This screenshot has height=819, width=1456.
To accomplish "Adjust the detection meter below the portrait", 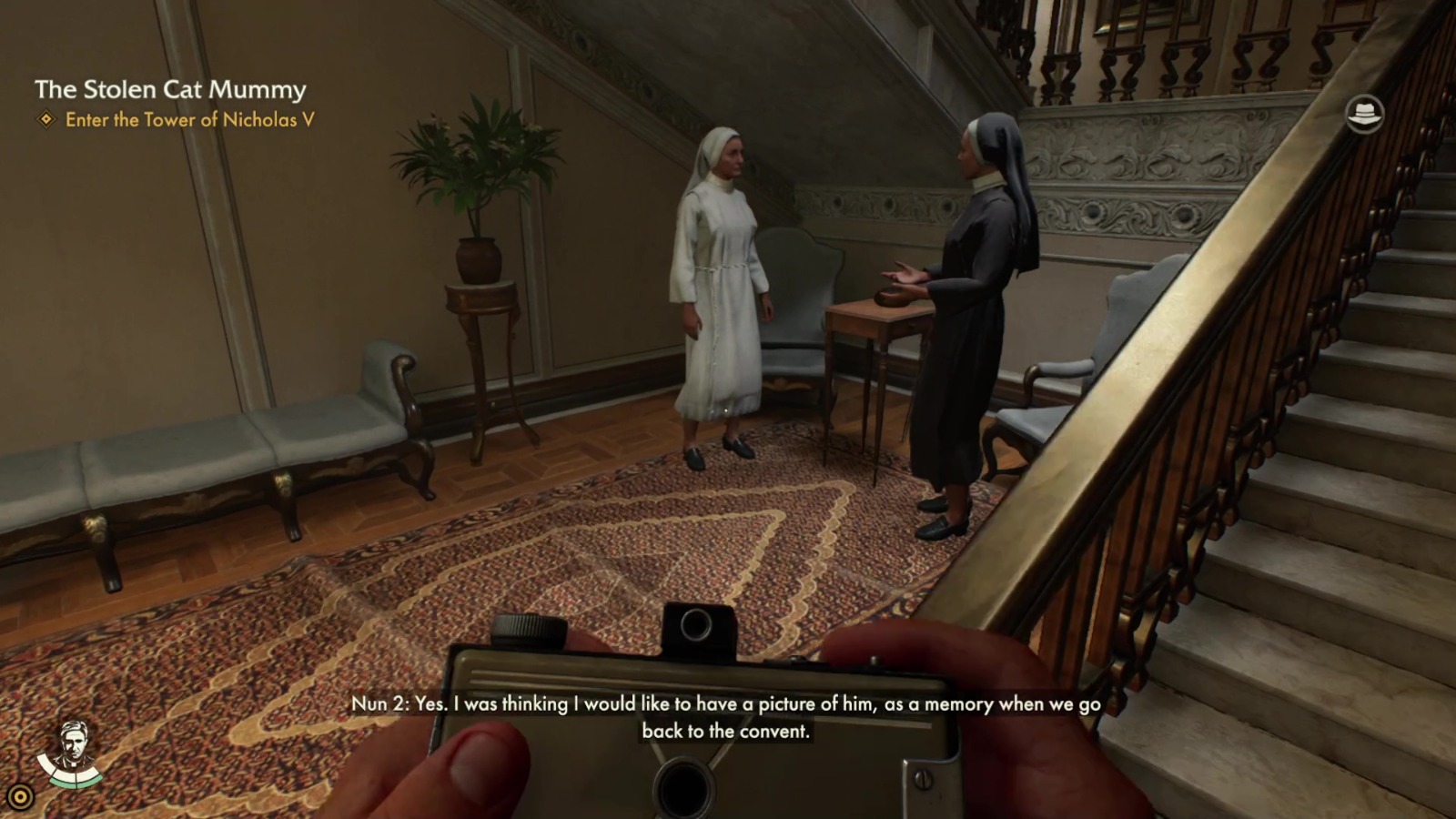I will [x=73, y=779].
